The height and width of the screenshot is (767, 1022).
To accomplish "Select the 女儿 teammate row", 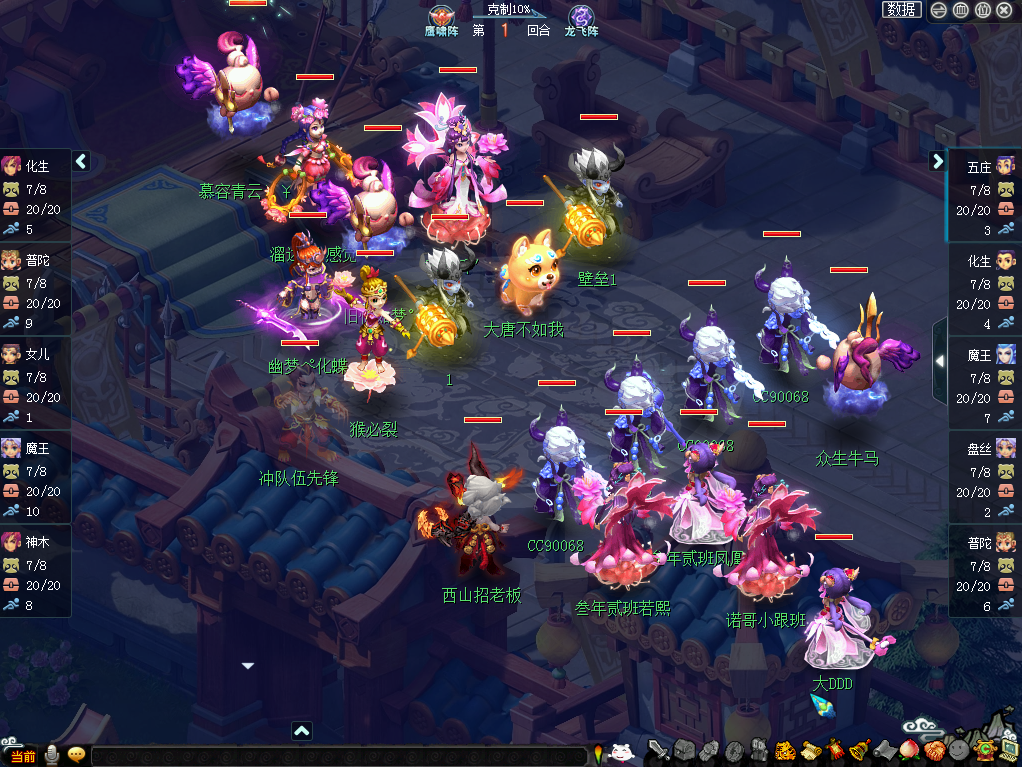I will (x=36, y=384).
